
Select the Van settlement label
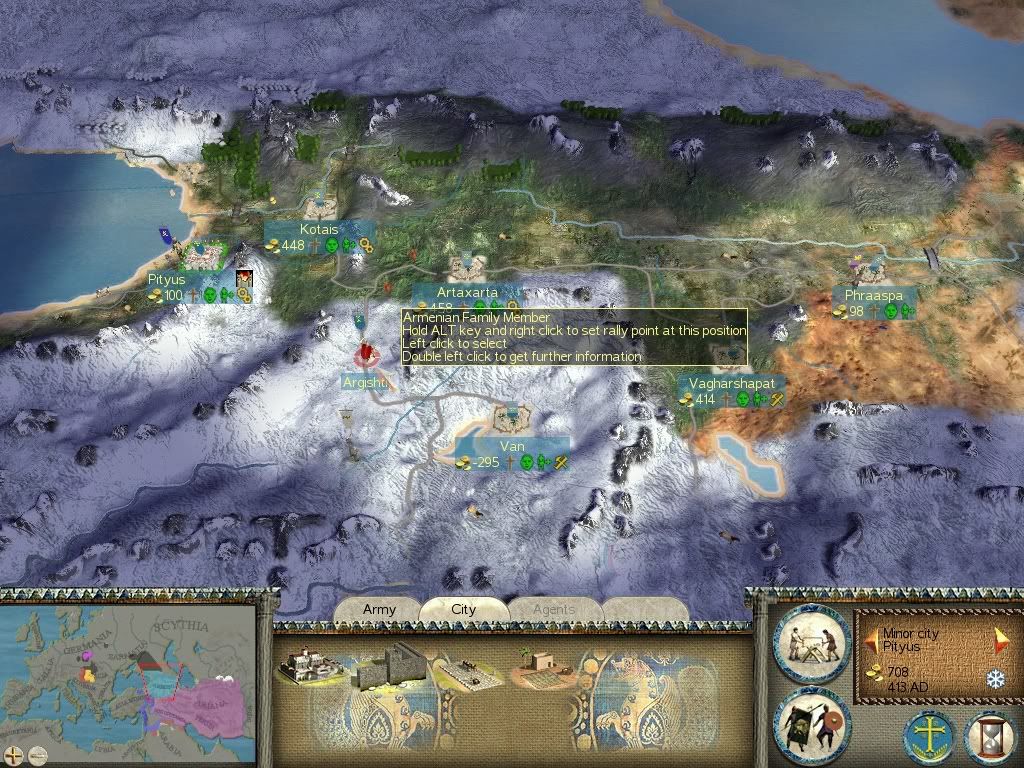pos(512,446)
